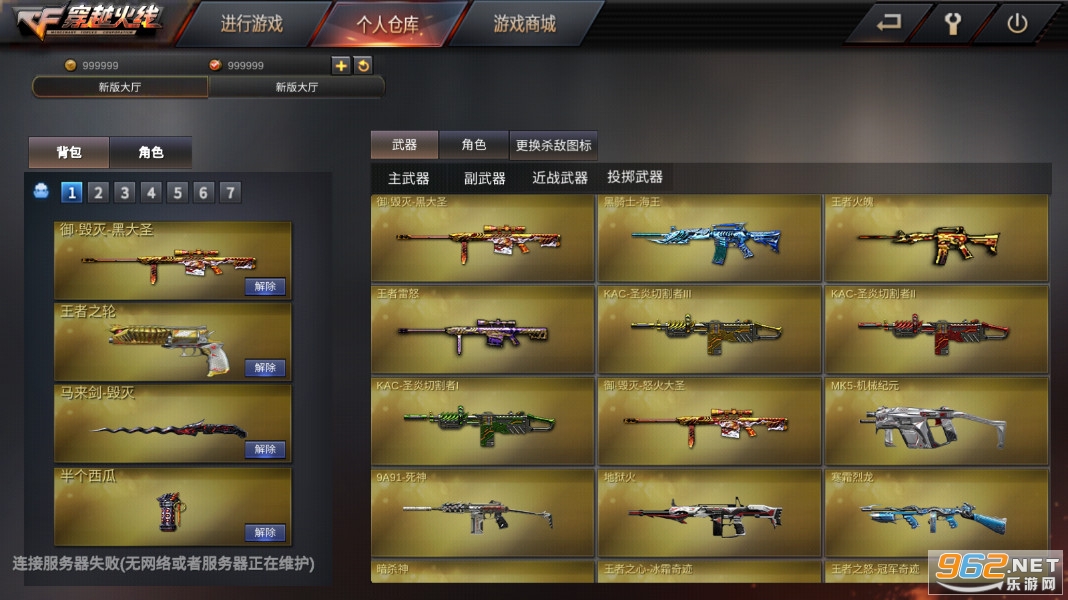The width and height of the screenshot is (1068, 600).
Task: Unequip 王者之轮 with its 解除 button
Action: point(265,368)
